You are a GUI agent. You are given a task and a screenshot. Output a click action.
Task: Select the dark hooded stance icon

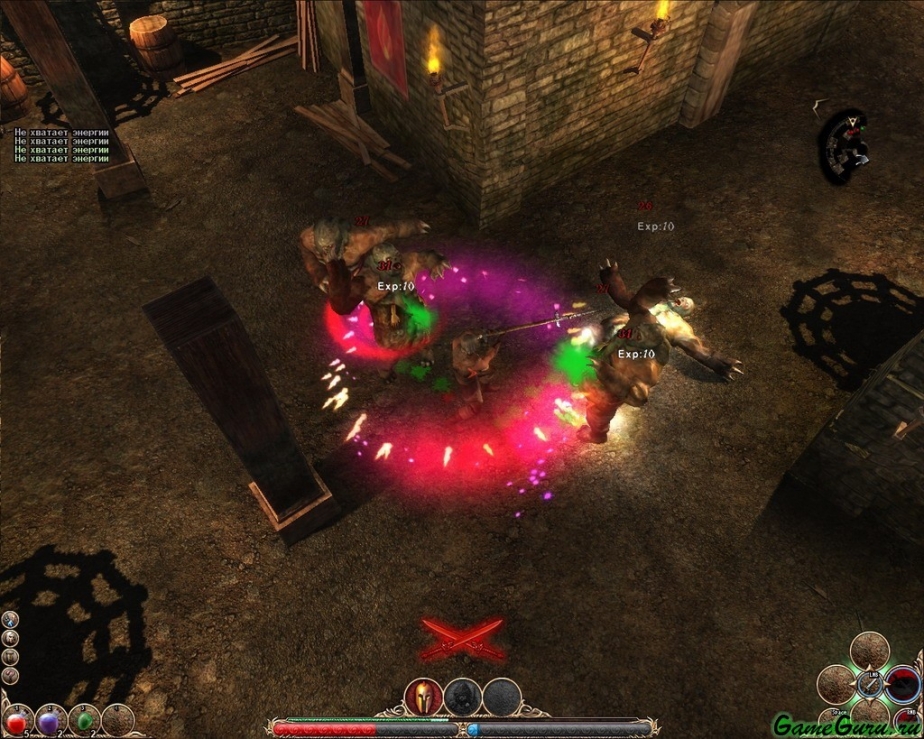coord(462,697)
